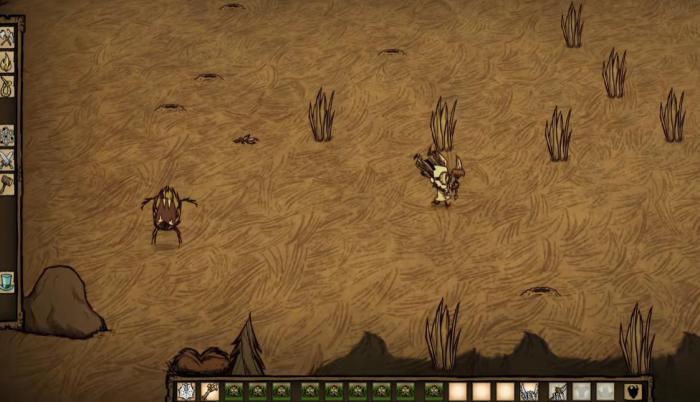Click the teal icon below the crafting tabs
The width and height of the screenshot is (700, 402).
point(7,282)
